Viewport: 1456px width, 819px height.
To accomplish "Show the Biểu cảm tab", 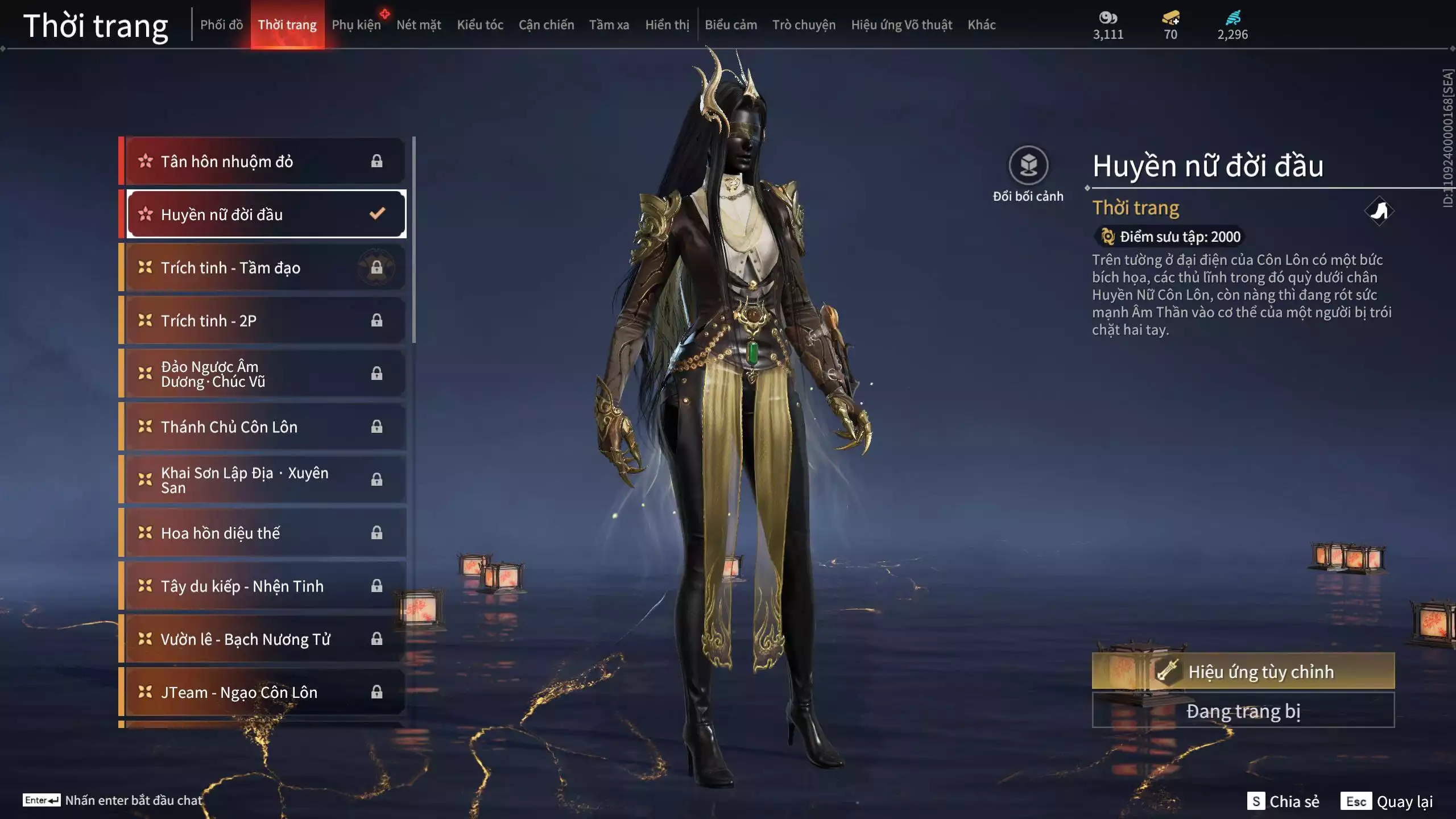I will [x=730, y=25].
